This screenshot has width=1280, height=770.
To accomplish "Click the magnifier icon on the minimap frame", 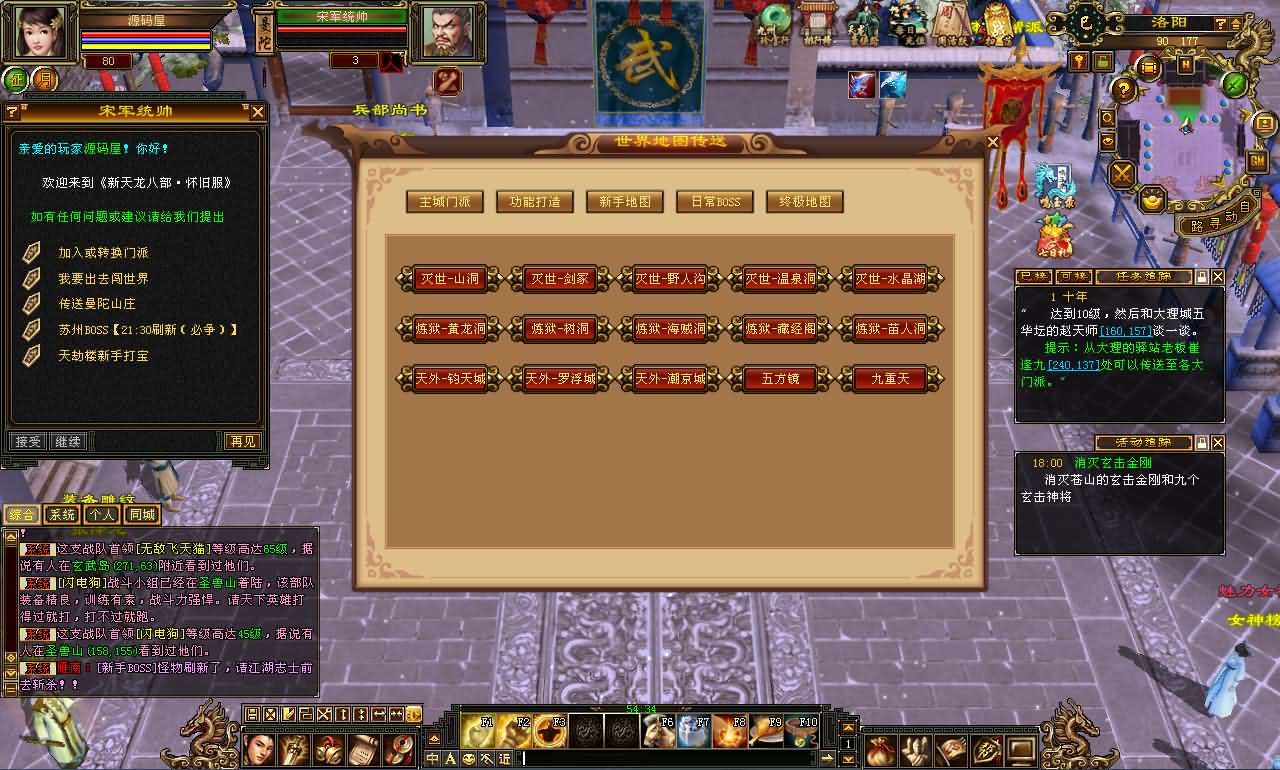I will tap(1105, 119).
